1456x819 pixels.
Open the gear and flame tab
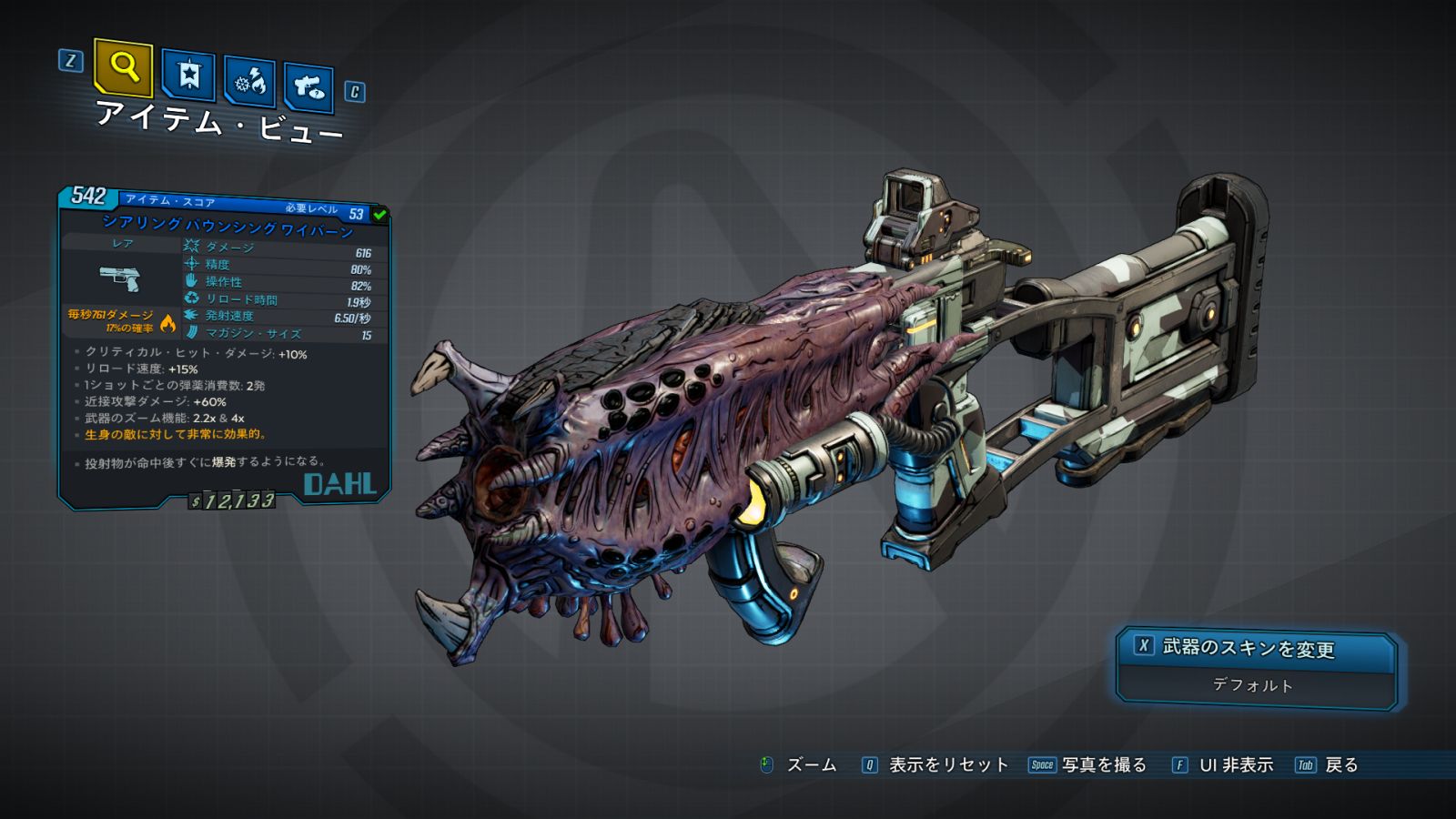click(x=249, y=82)
